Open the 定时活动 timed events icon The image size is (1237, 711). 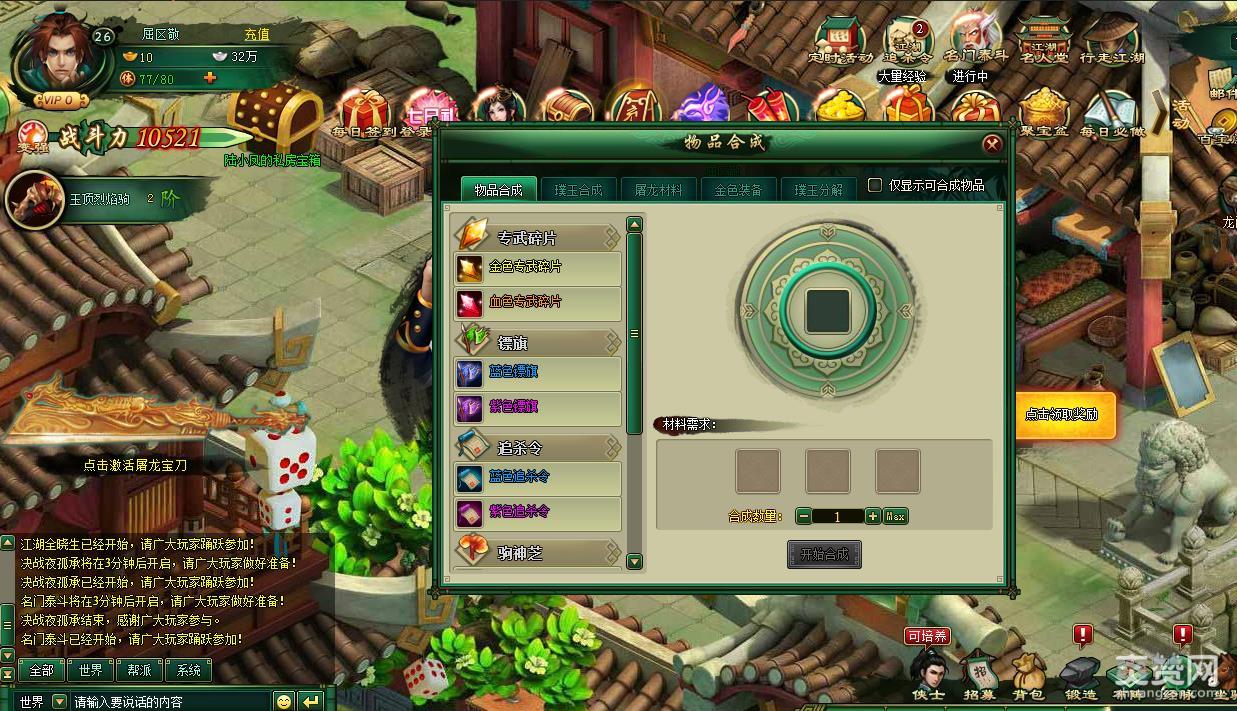pos(840,43)
